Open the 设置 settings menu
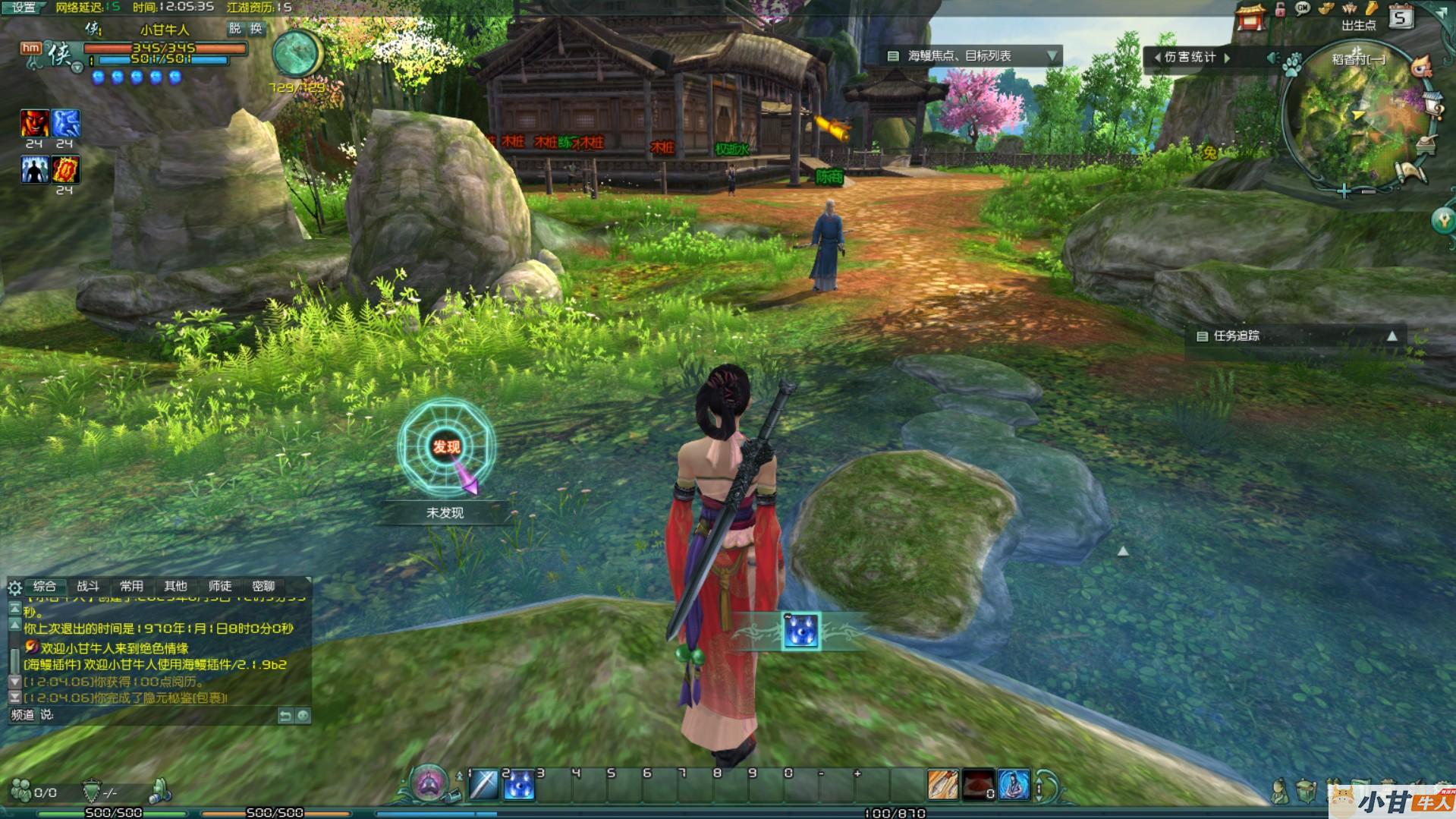The image size is (1456, 819). tap(24, 8)
